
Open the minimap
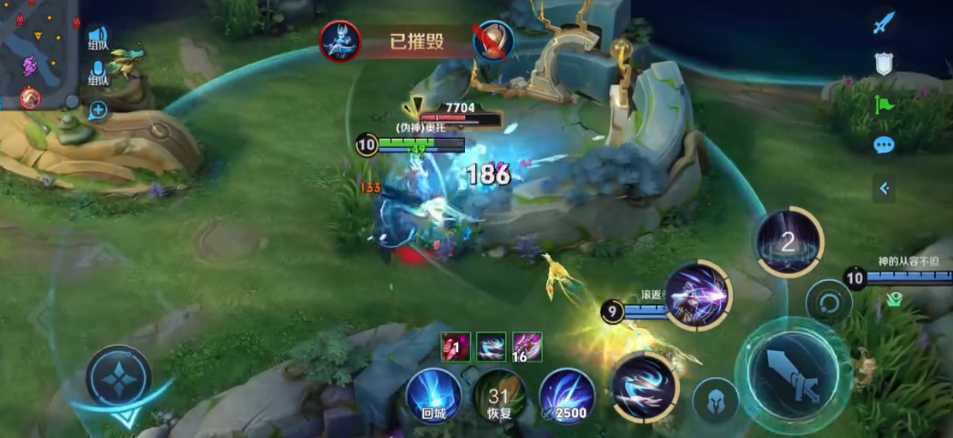point(38,55)
